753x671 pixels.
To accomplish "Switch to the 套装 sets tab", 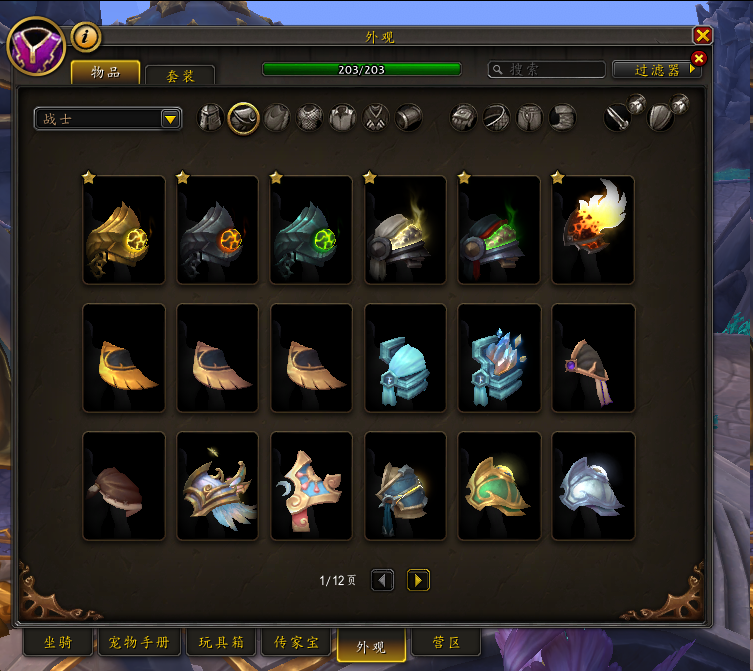I will pyautogui.click(x=180, y=75).
